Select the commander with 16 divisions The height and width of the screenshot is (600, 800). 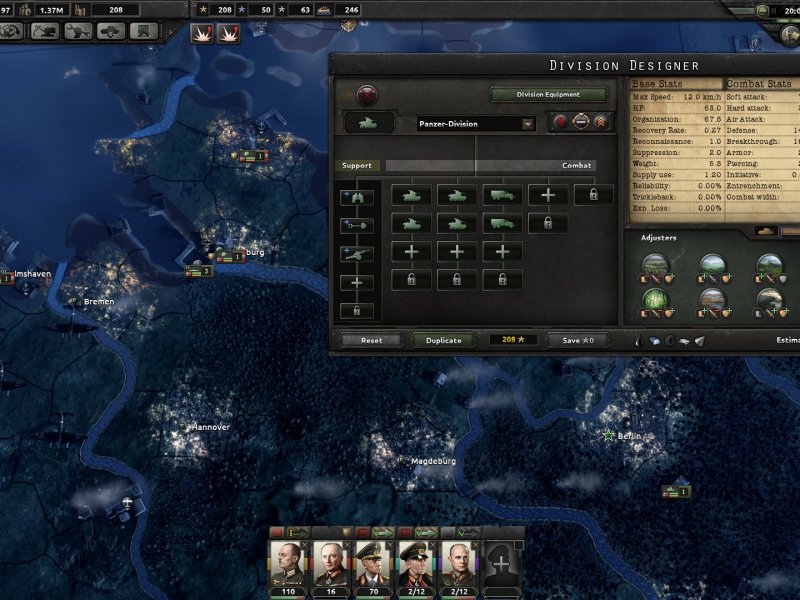(x=328, y=564)
